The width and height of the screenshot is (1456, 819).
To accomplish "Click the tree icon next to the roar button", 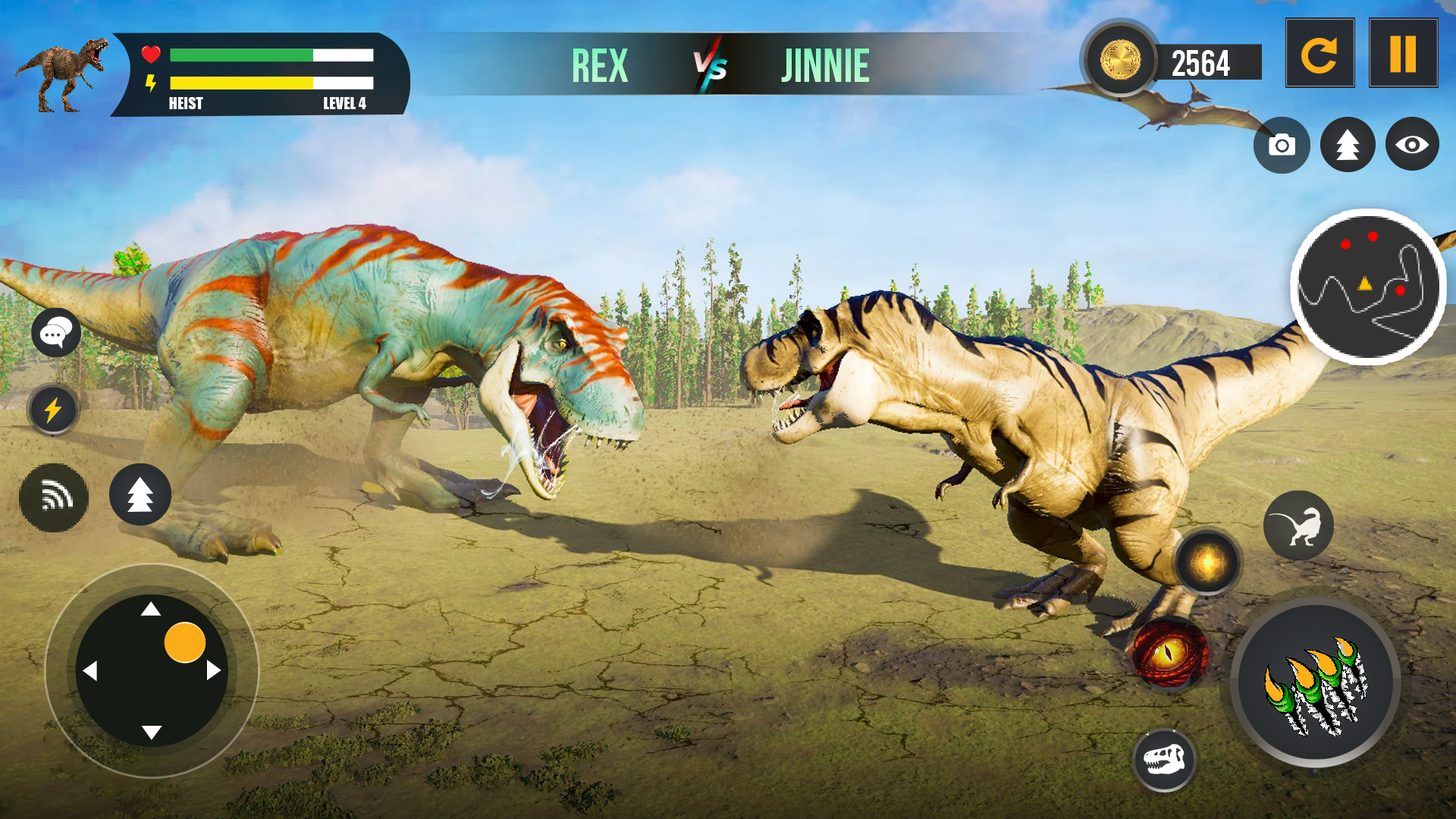I will tap(140, 494).
